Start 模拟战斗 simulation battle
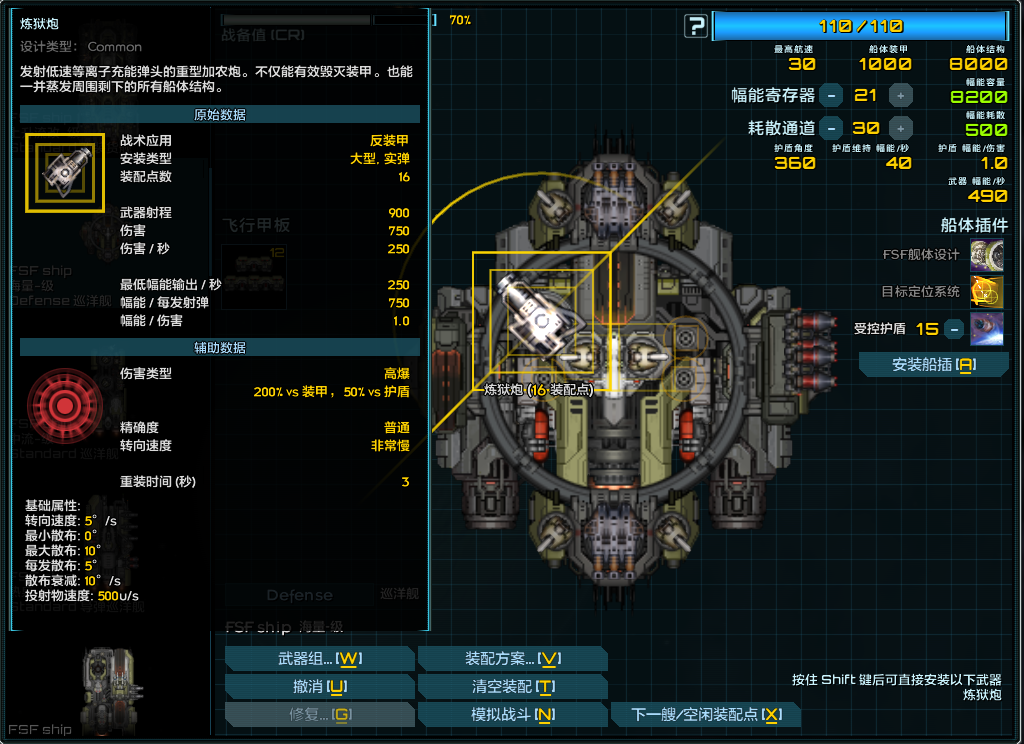The width and height of the screenshot is (1024, 744). pyautogui.click(x=512, y=714)
